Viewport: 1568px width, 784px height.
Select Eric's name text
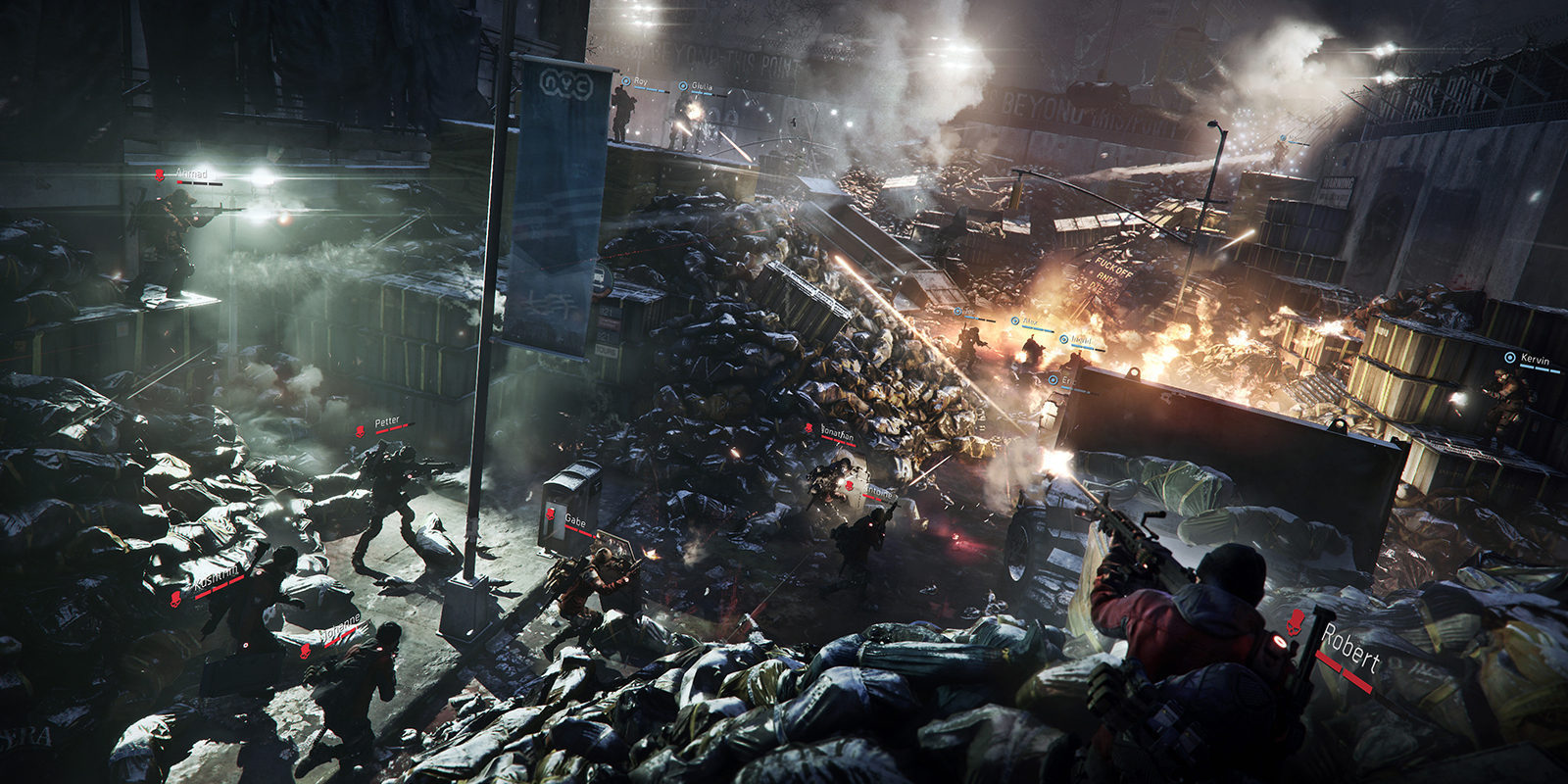(x=1068, y=380)
